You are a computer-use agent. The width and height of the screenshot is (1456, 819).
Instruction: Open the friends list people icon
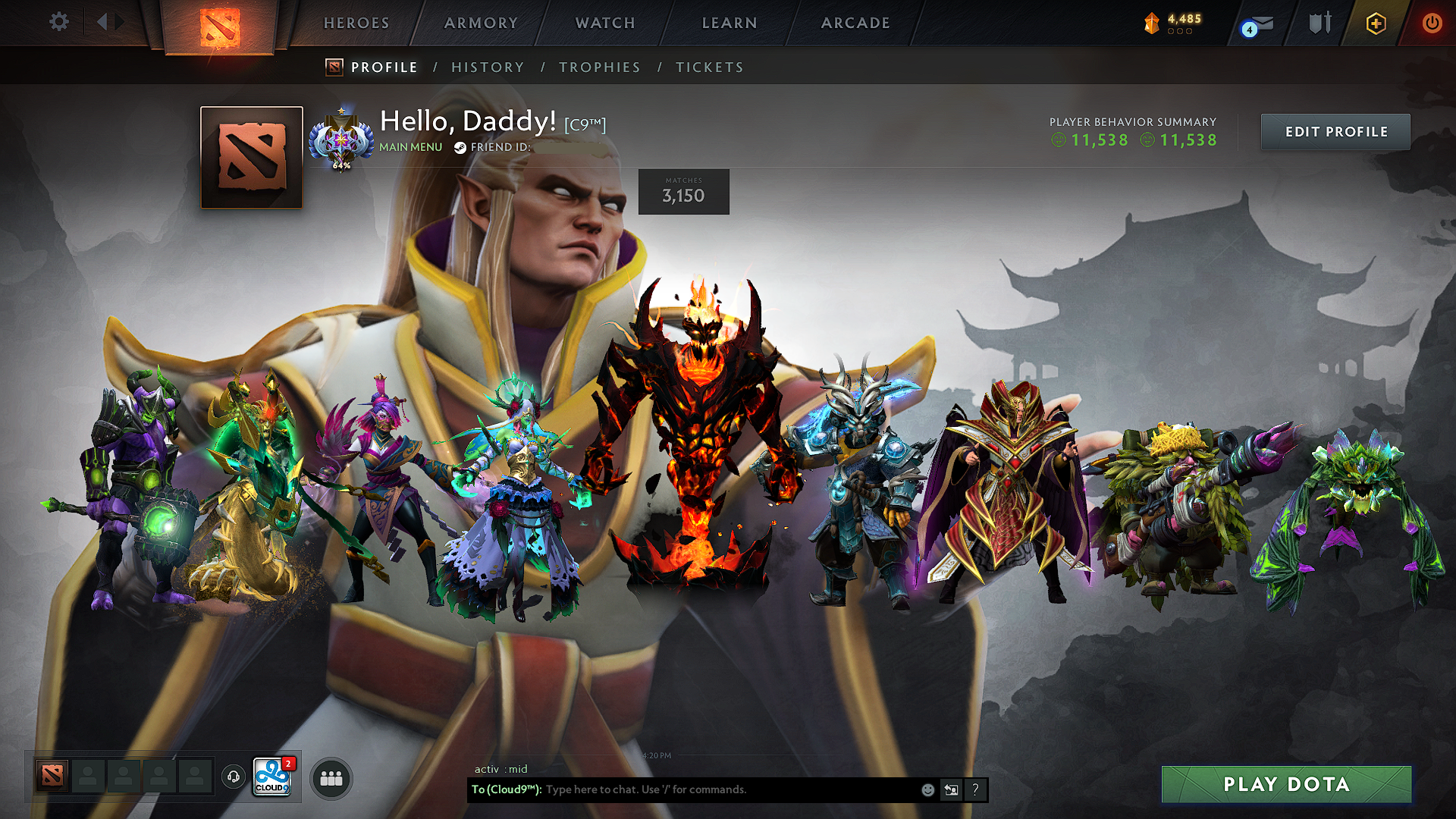tap(330, 777)
